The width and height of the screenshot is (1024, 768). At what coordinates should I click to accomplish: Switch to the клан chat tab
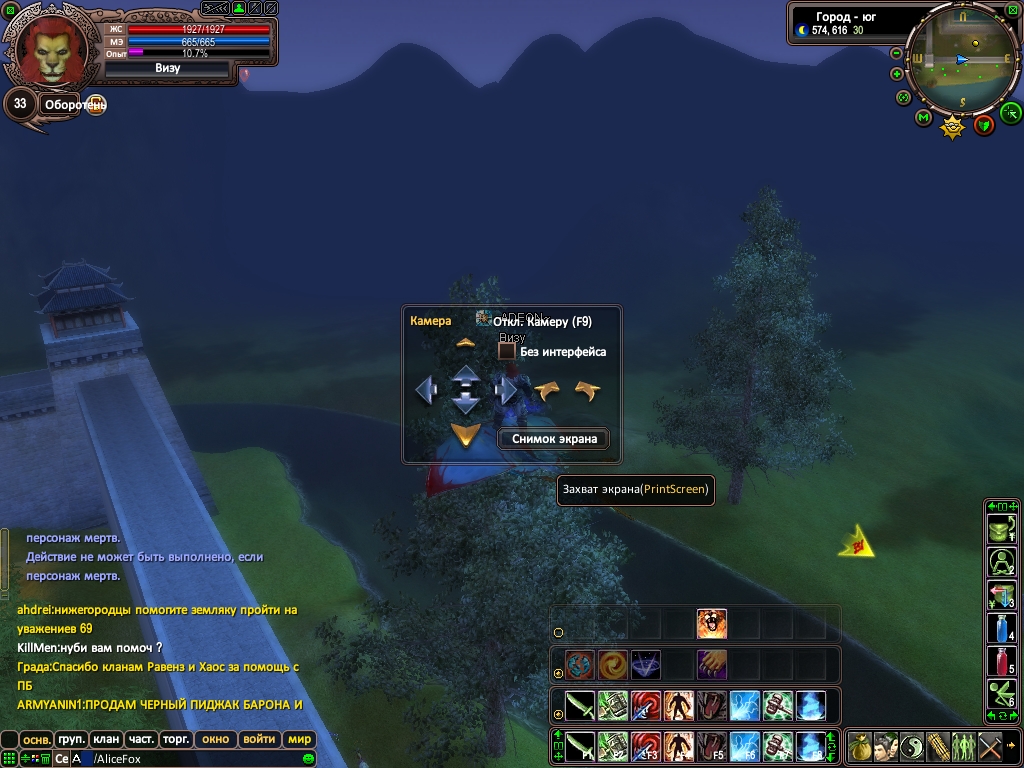[x=106, y=740]
